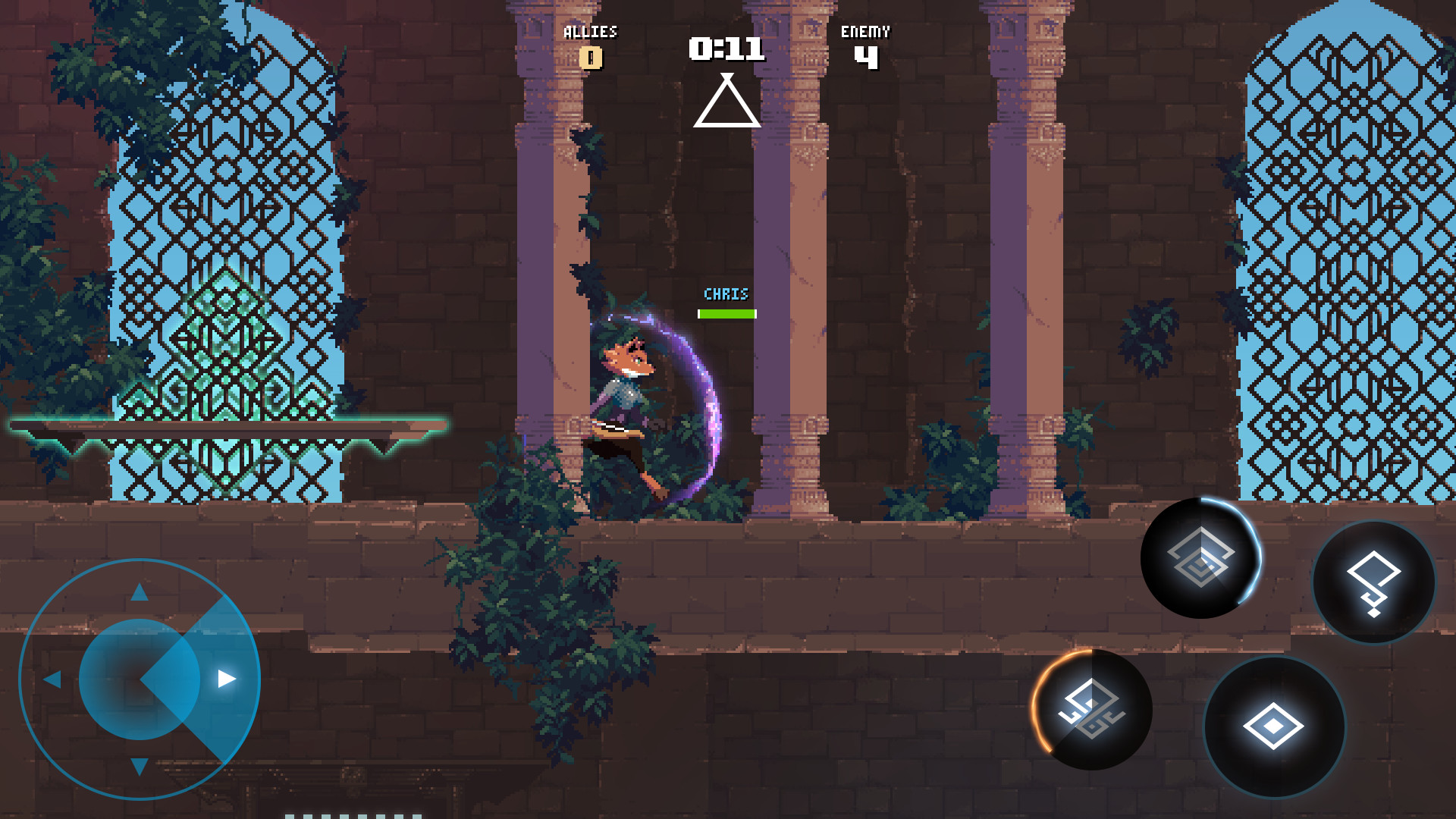Click the 0:11 match timer
The height and width of the screenshot is (819, 1456).
click(724, 47)
